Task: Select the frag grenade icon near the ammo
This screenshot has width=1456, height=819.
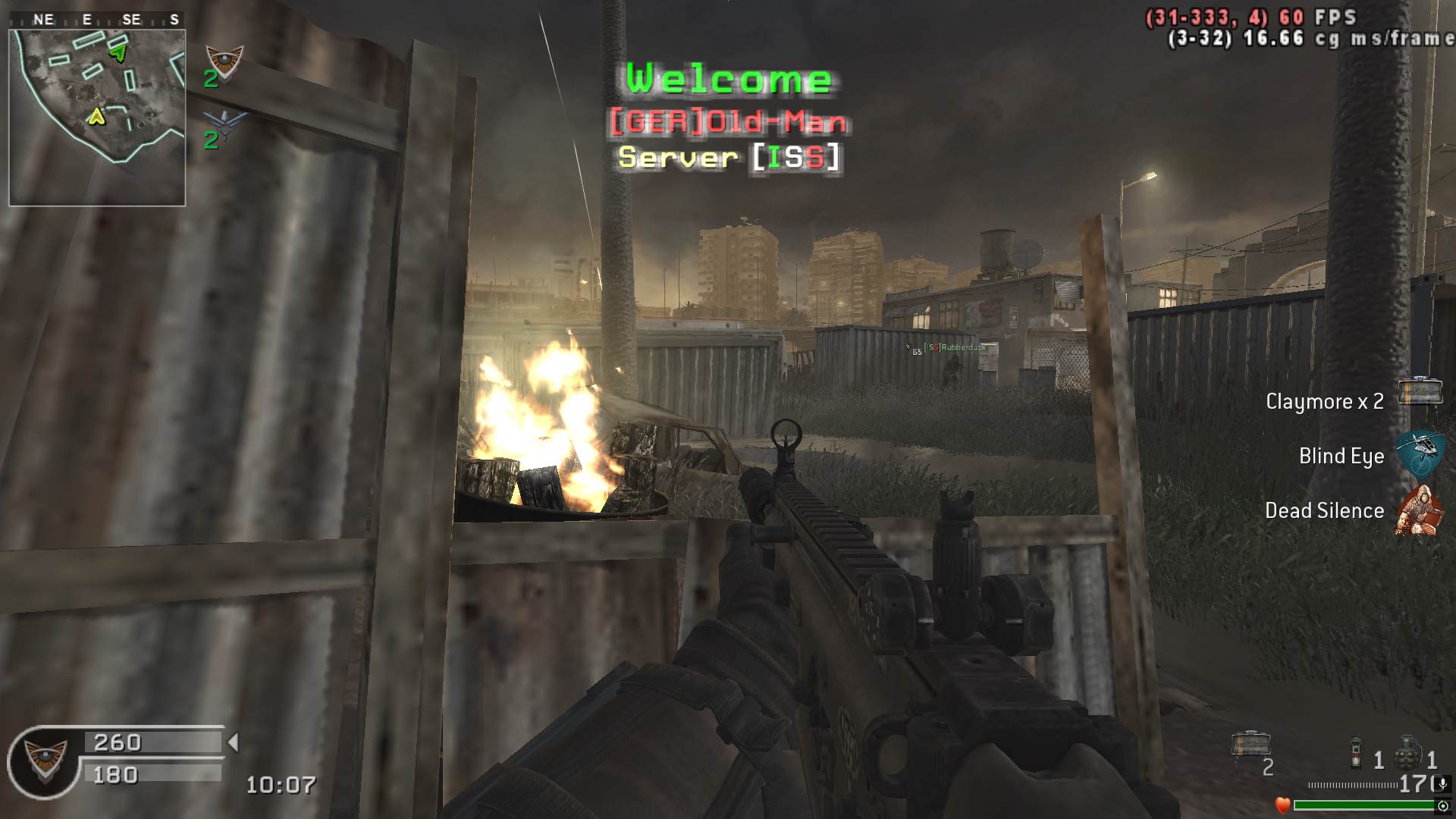Action: point(1407,752)
